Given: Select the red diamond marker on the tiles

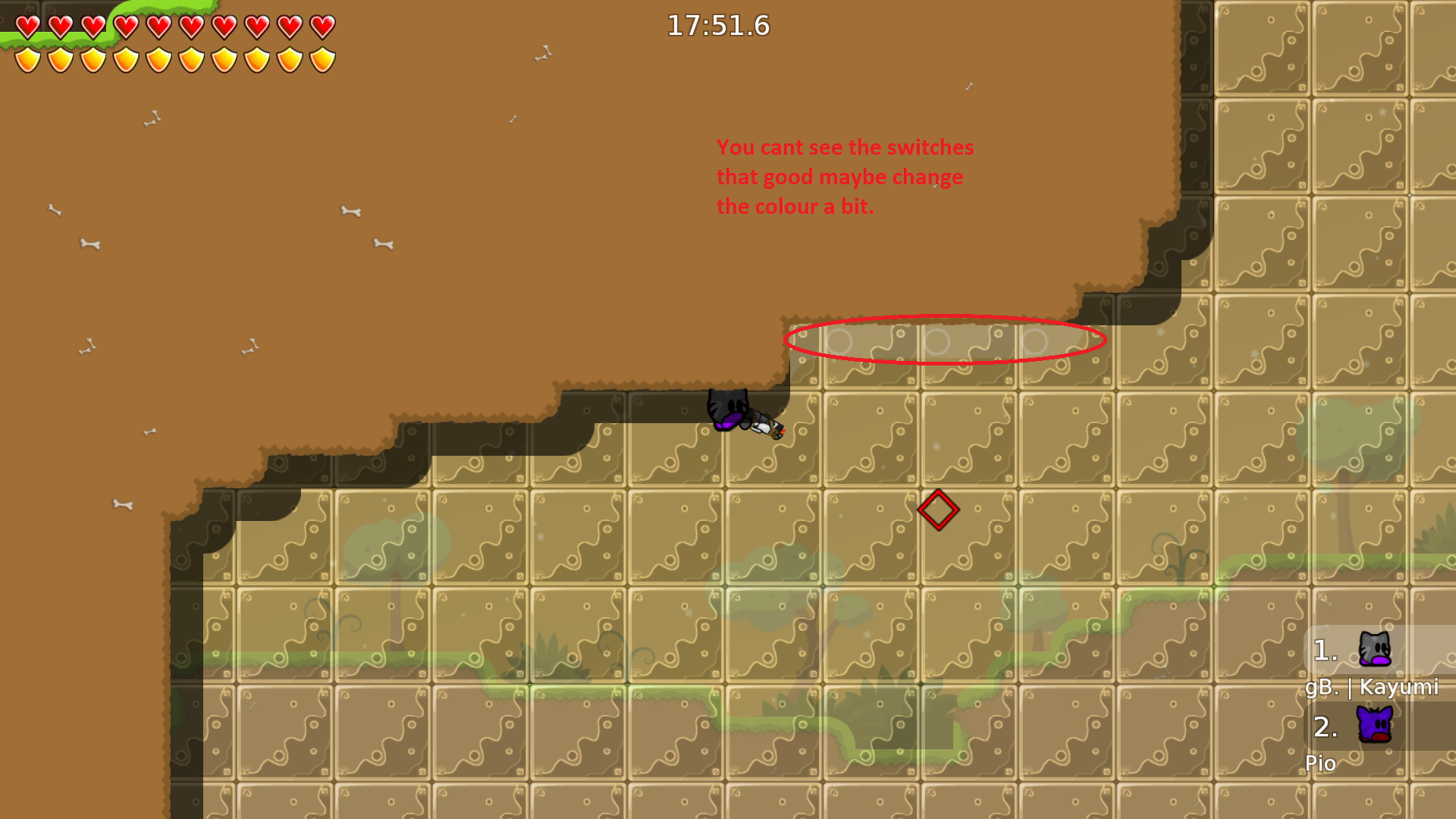Looking at the screenshot, I should [938, 510].
